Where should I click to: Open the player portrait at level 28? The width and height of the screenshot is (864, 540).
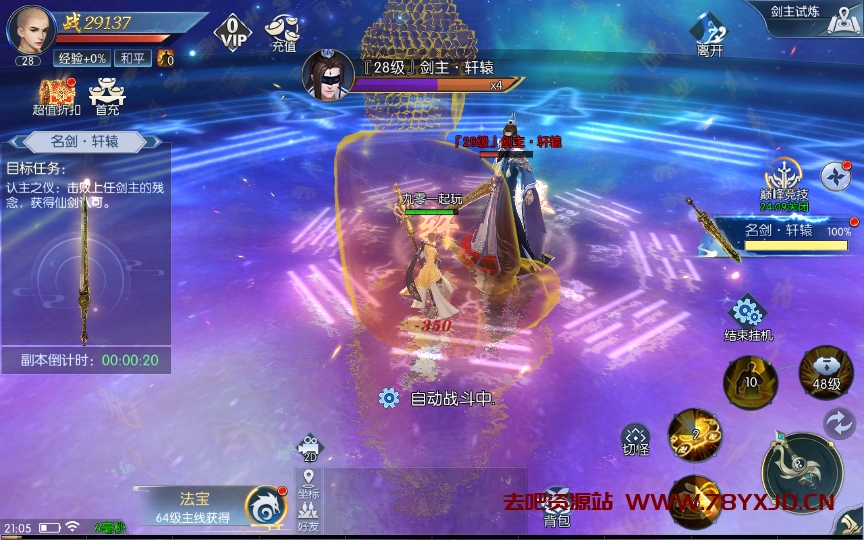[x=31, y=30]
